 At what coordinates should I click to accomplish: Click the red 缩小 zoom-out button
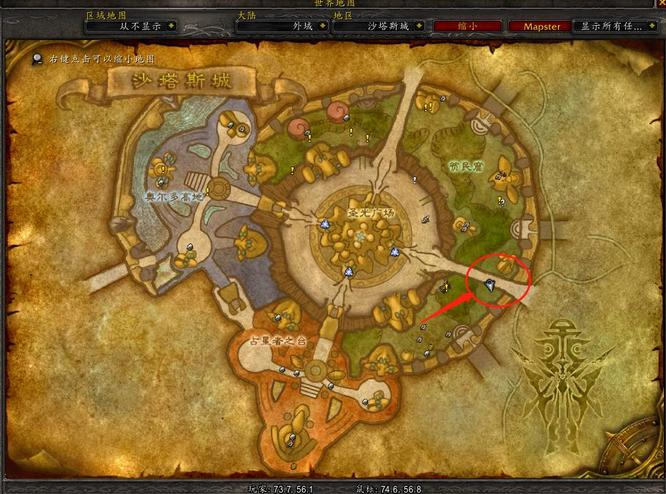click(x=467, y=27)
